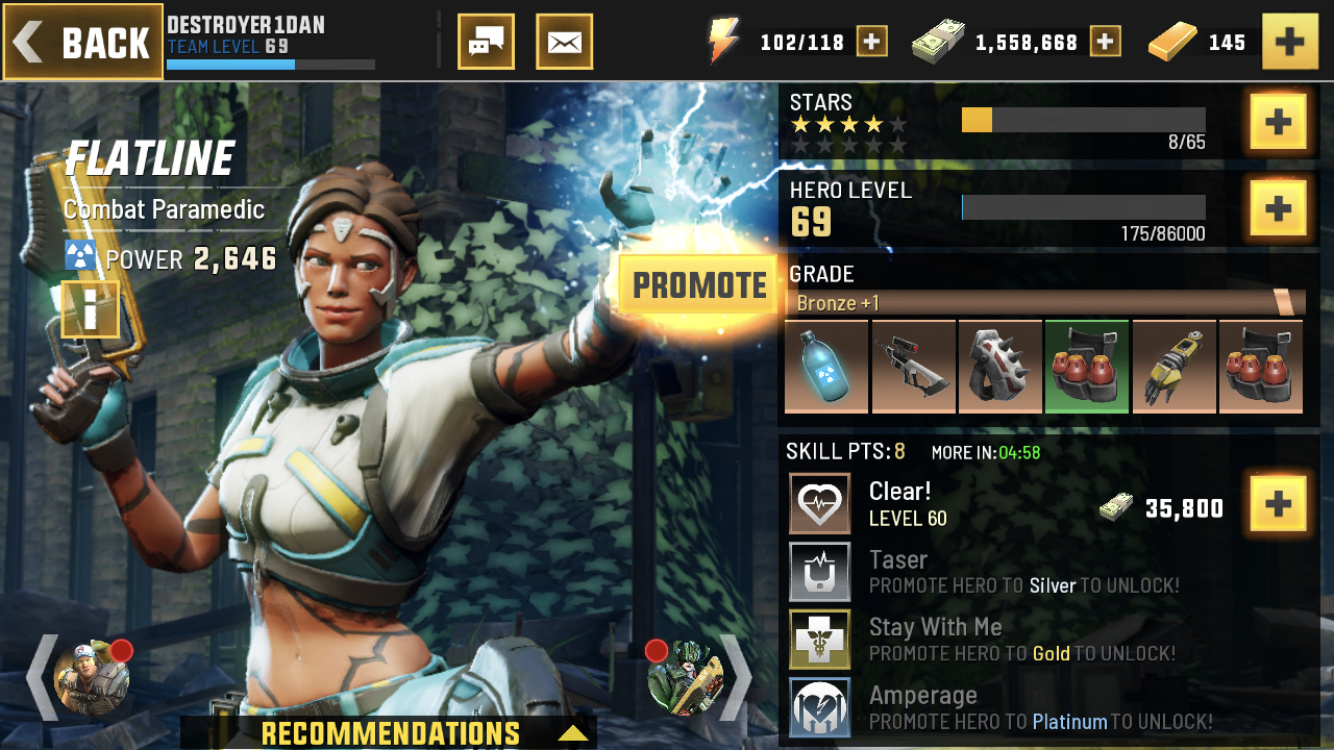The image size is (1334, 750).
Task: Select the yellow gauntlet gear slot
Action: click(1174, 366)
